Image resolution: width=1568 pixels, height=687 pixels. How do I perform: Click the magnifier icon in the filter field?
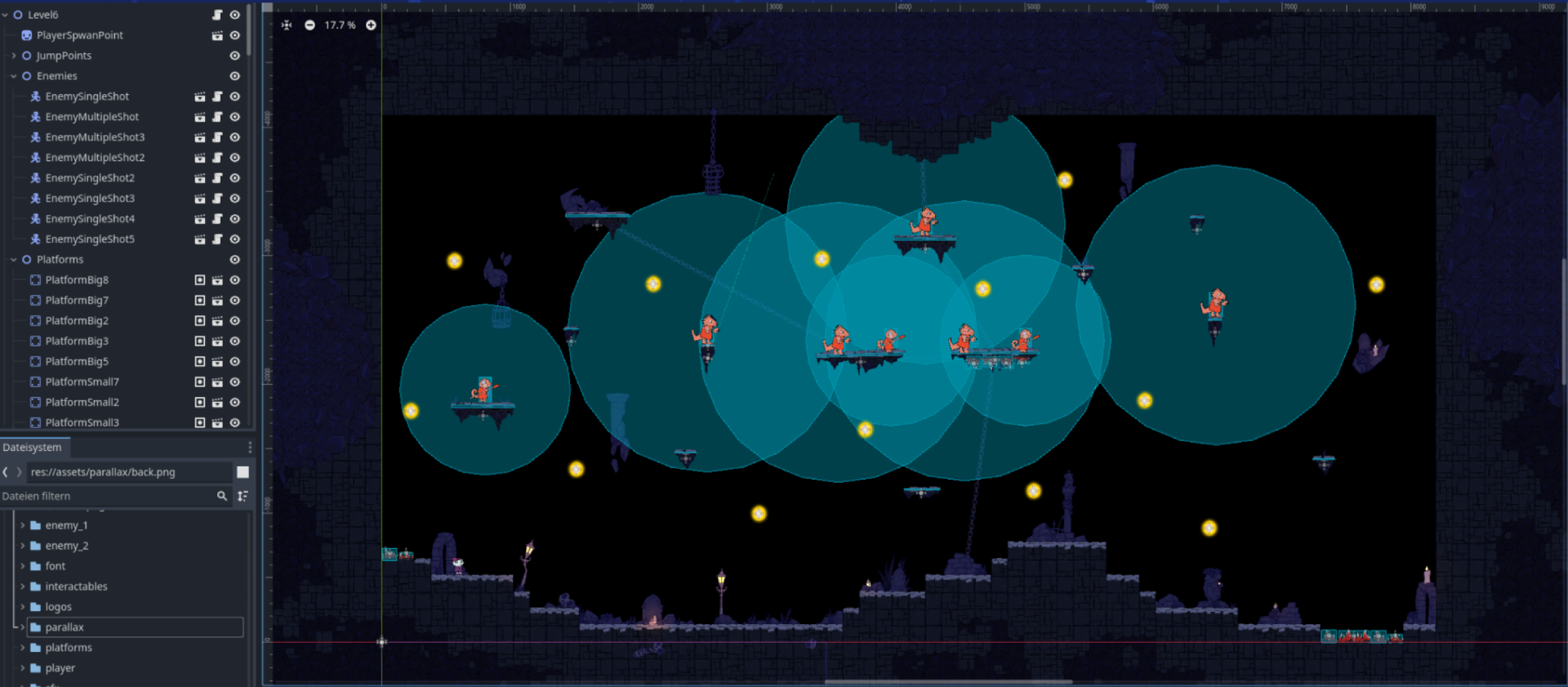[221, 496]
